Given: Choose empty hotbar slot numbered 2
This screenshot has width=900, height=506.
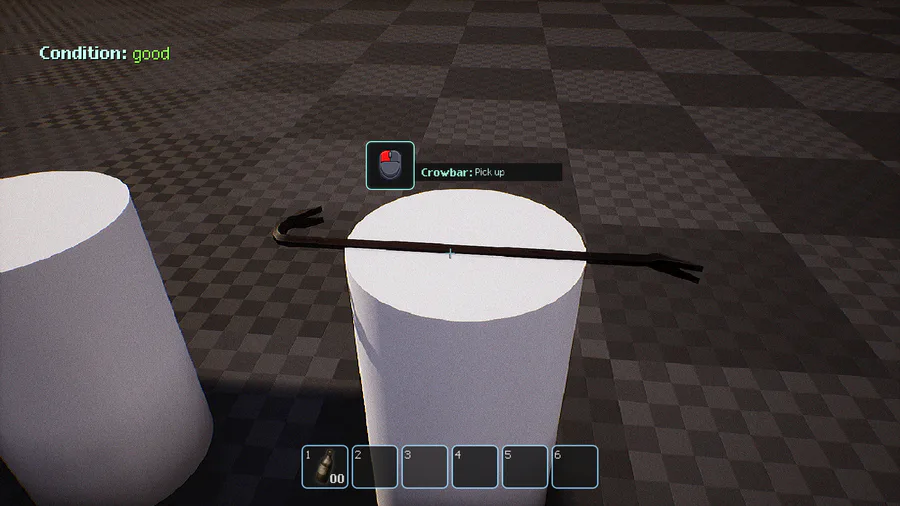Looking at the screenshot, I should [x=375, y=467].
